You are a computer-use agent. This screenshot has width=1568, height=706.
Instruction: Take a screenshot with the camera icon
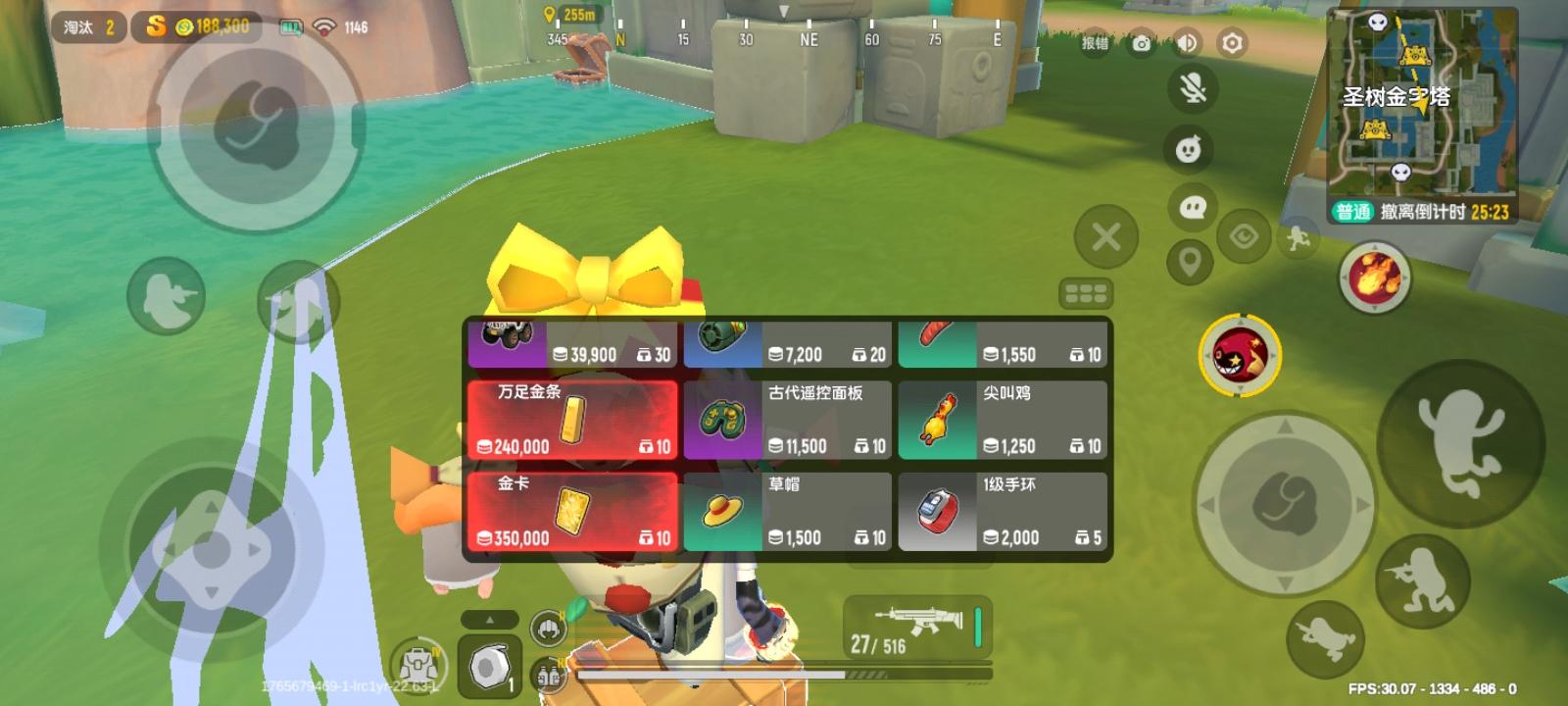coord(1139,41)
